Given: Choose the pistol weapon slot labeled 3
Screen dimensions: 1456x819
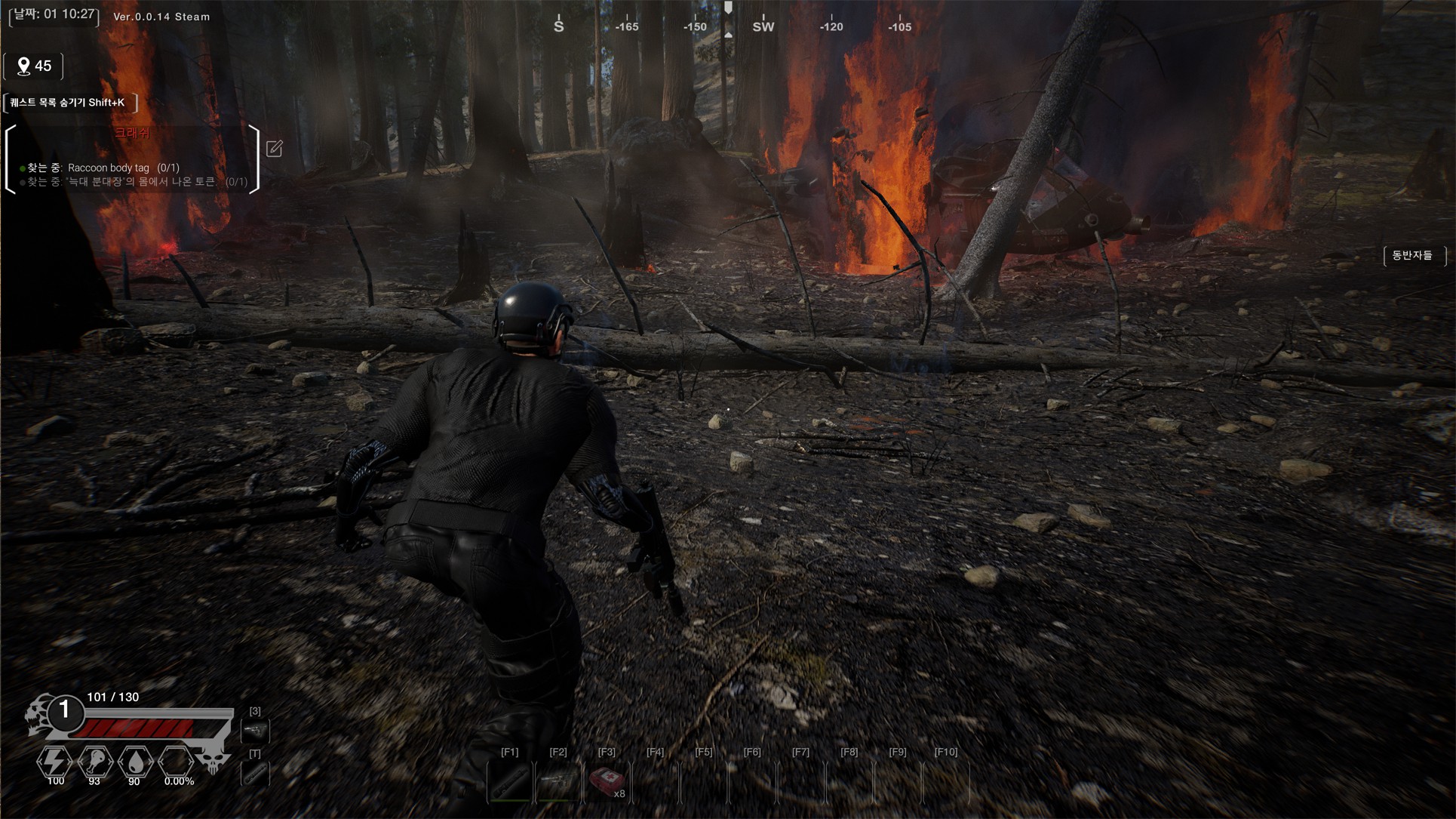Looking at the screenshot, I should coord(255,731).
